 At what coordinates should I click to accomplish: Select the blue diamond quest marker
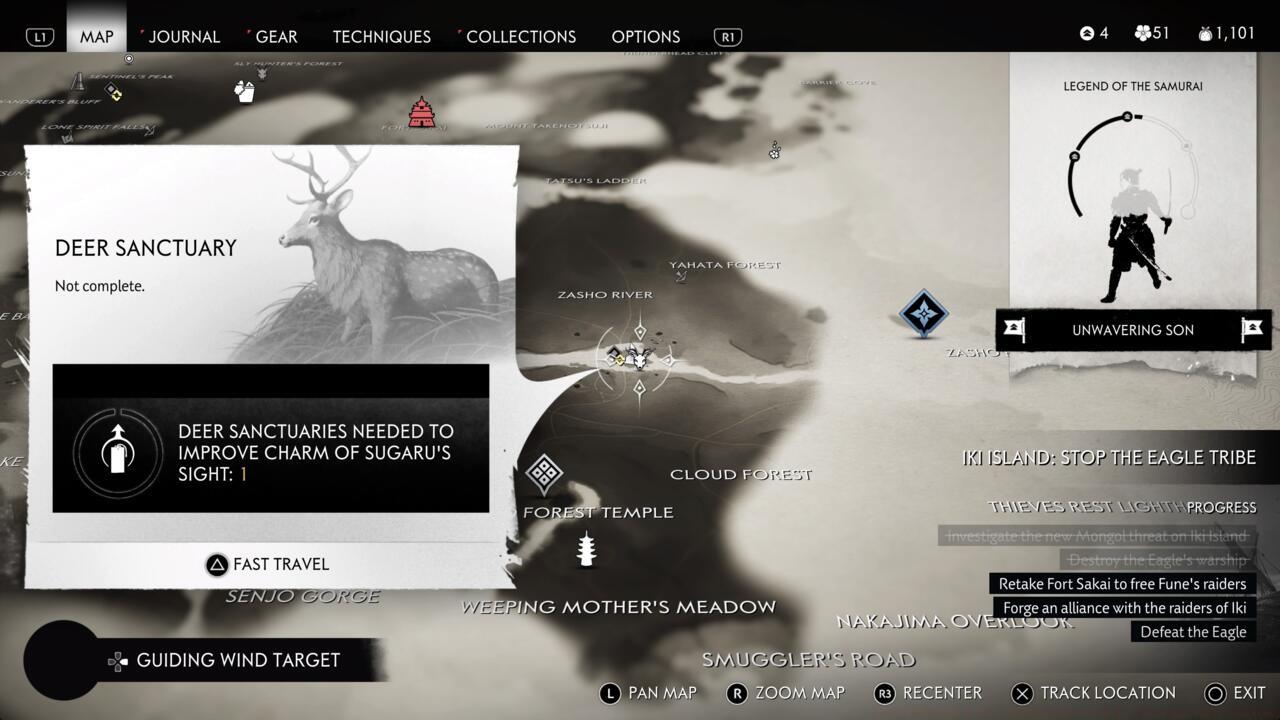click(x=923, y=314)
